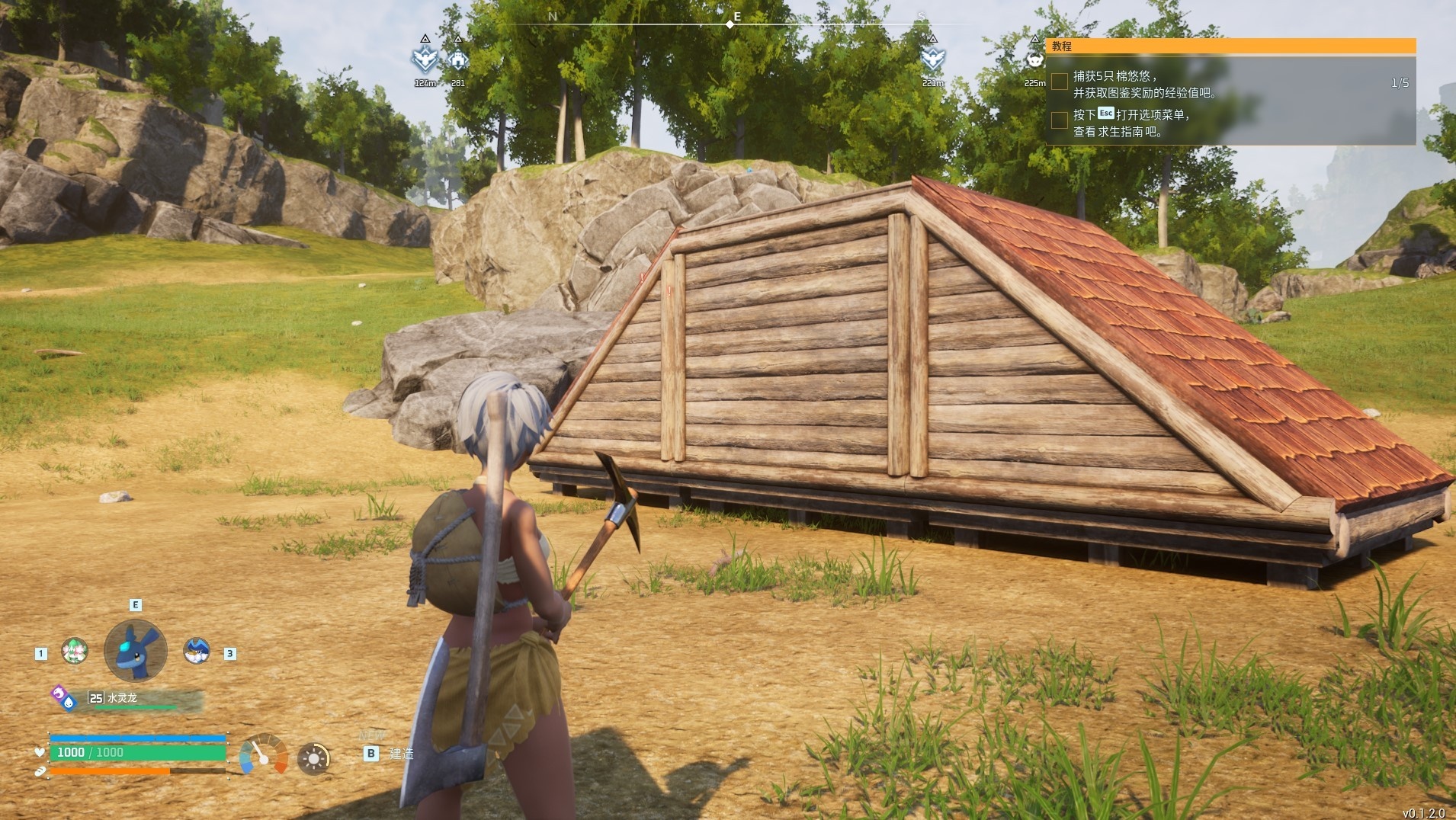Screen dimensions: 1456x820
Task: Click the diamond pointer on the compass bar
Action: 730,24
